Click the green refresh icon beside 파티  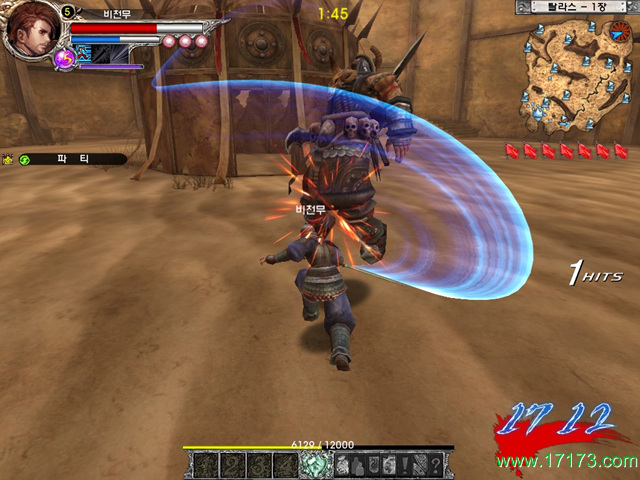click(25, 159)
